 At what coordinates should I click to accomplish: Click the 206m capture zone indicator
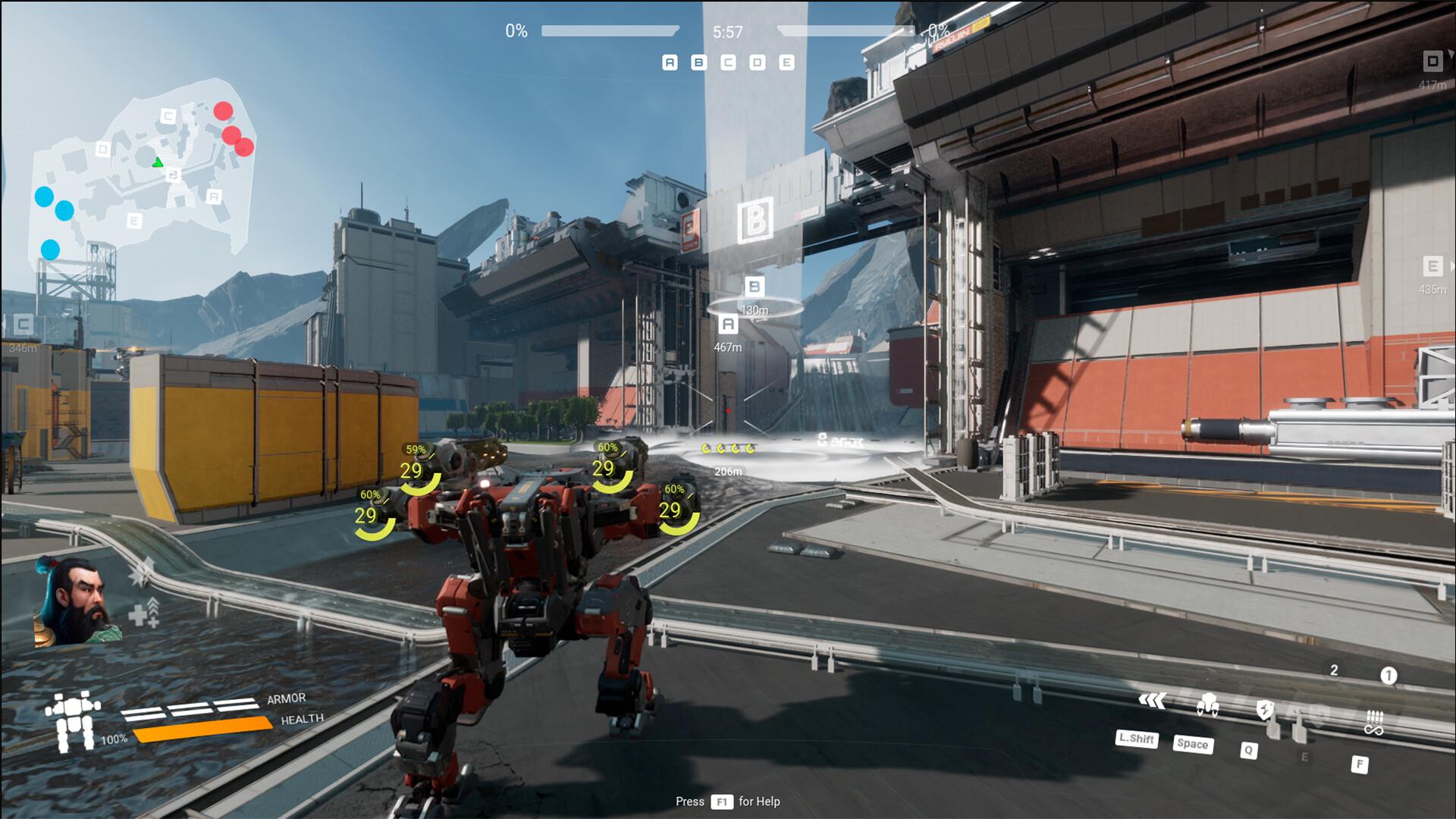727,469
